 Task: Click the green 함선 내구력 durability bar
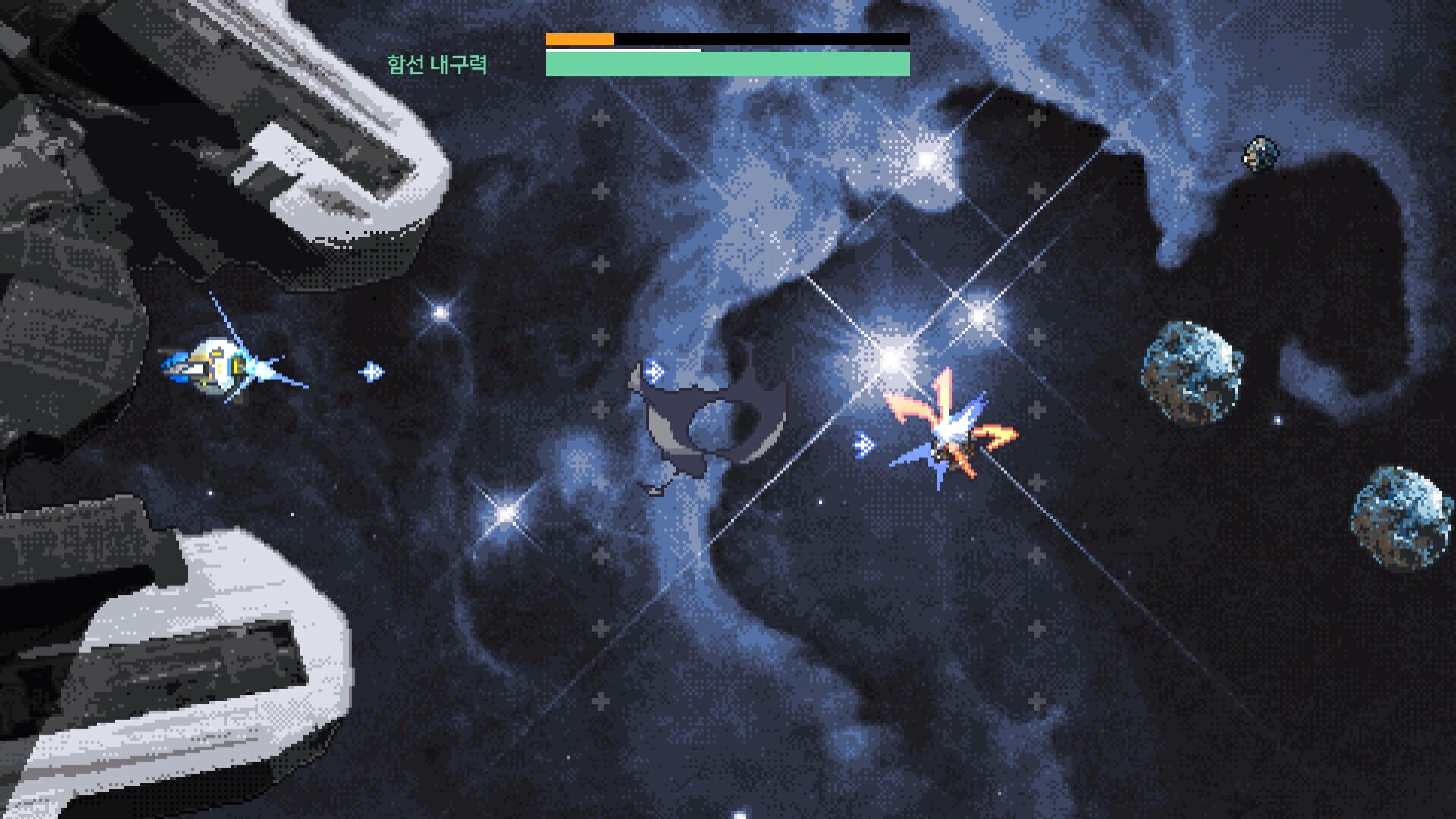(x=728, y=64)
